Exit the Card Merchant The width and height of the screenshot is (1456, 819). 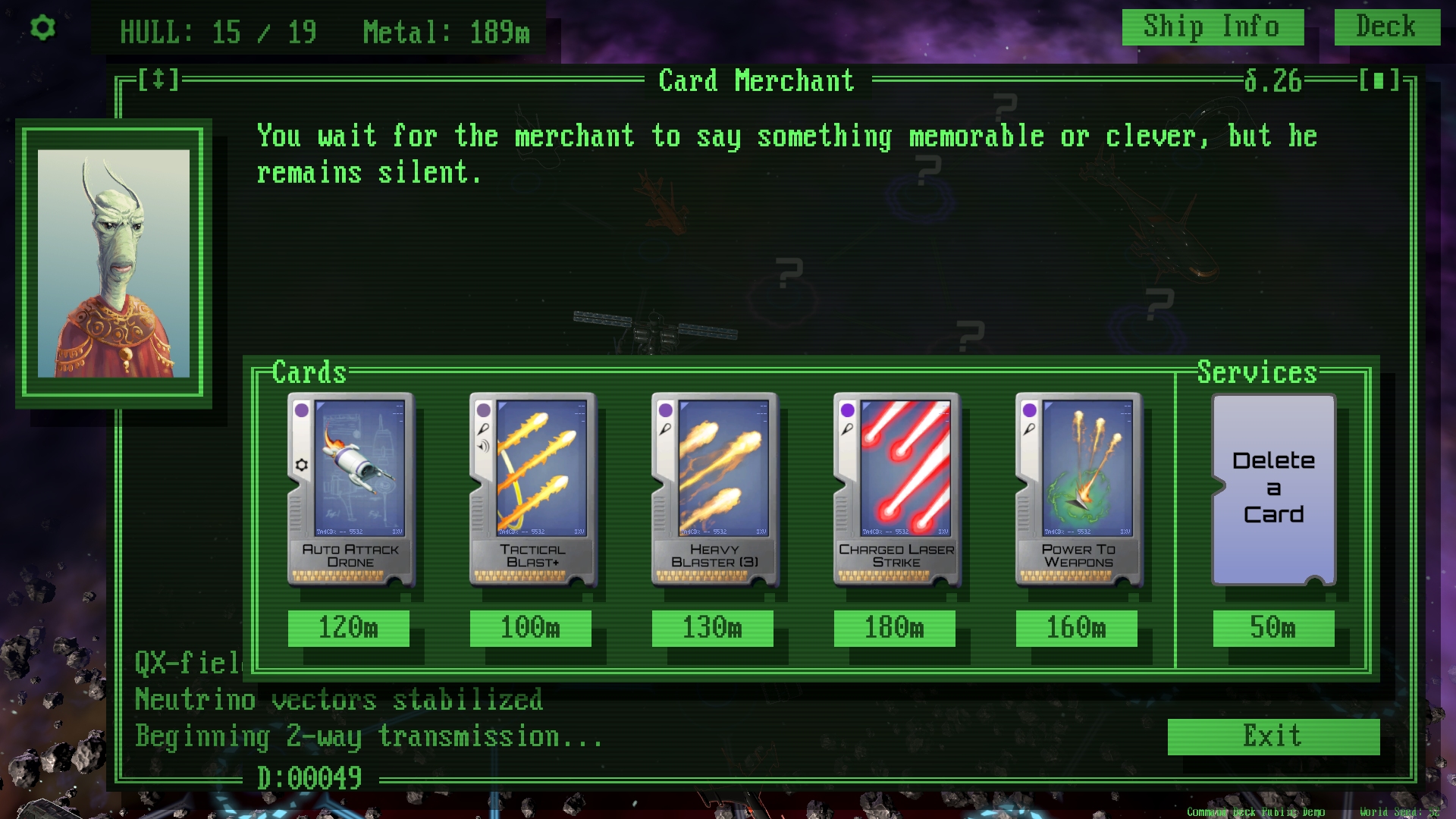(1273, 736)
